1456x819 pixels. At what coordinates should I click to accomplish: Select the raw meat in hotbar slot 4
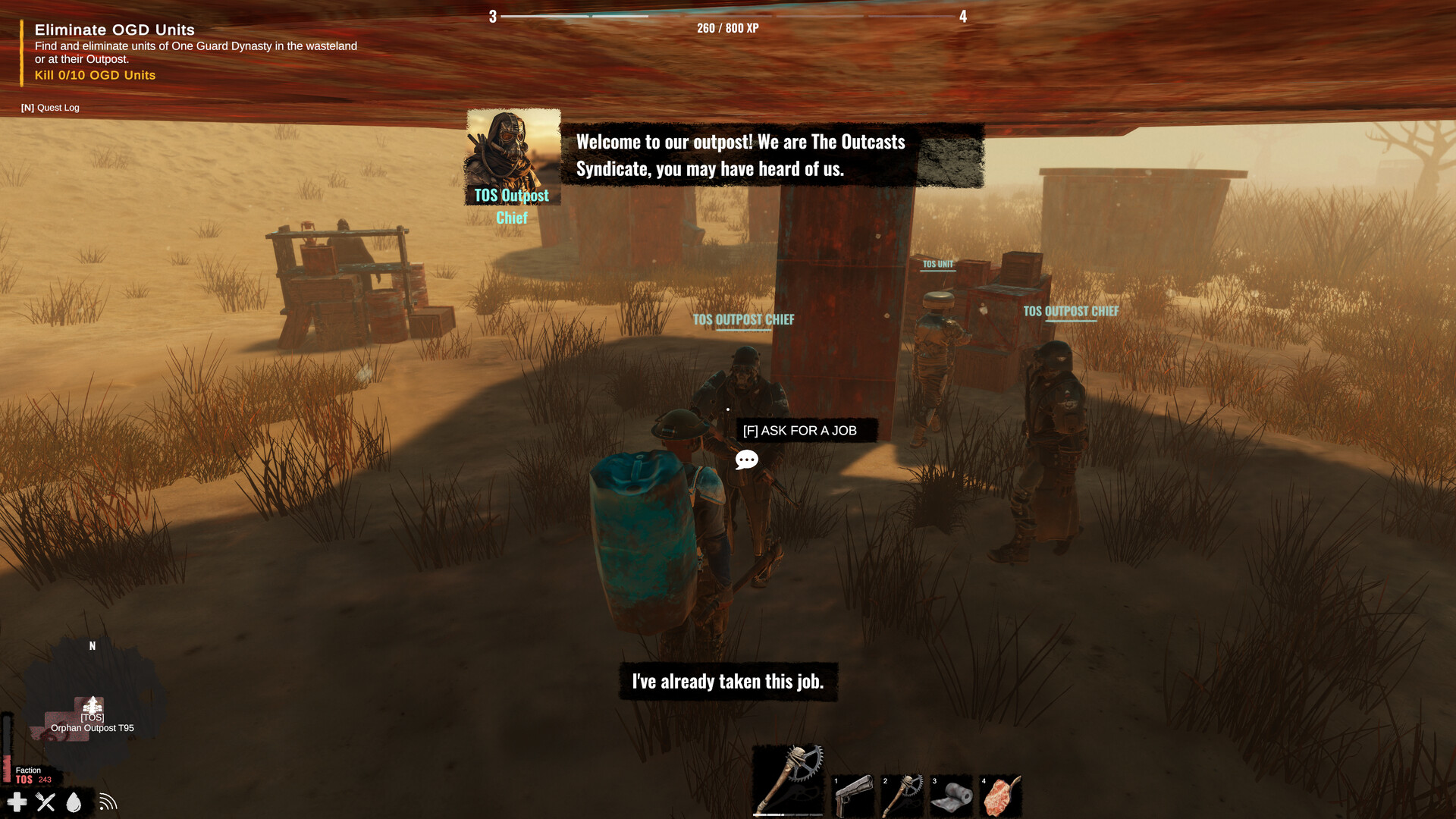point(1001,791)
